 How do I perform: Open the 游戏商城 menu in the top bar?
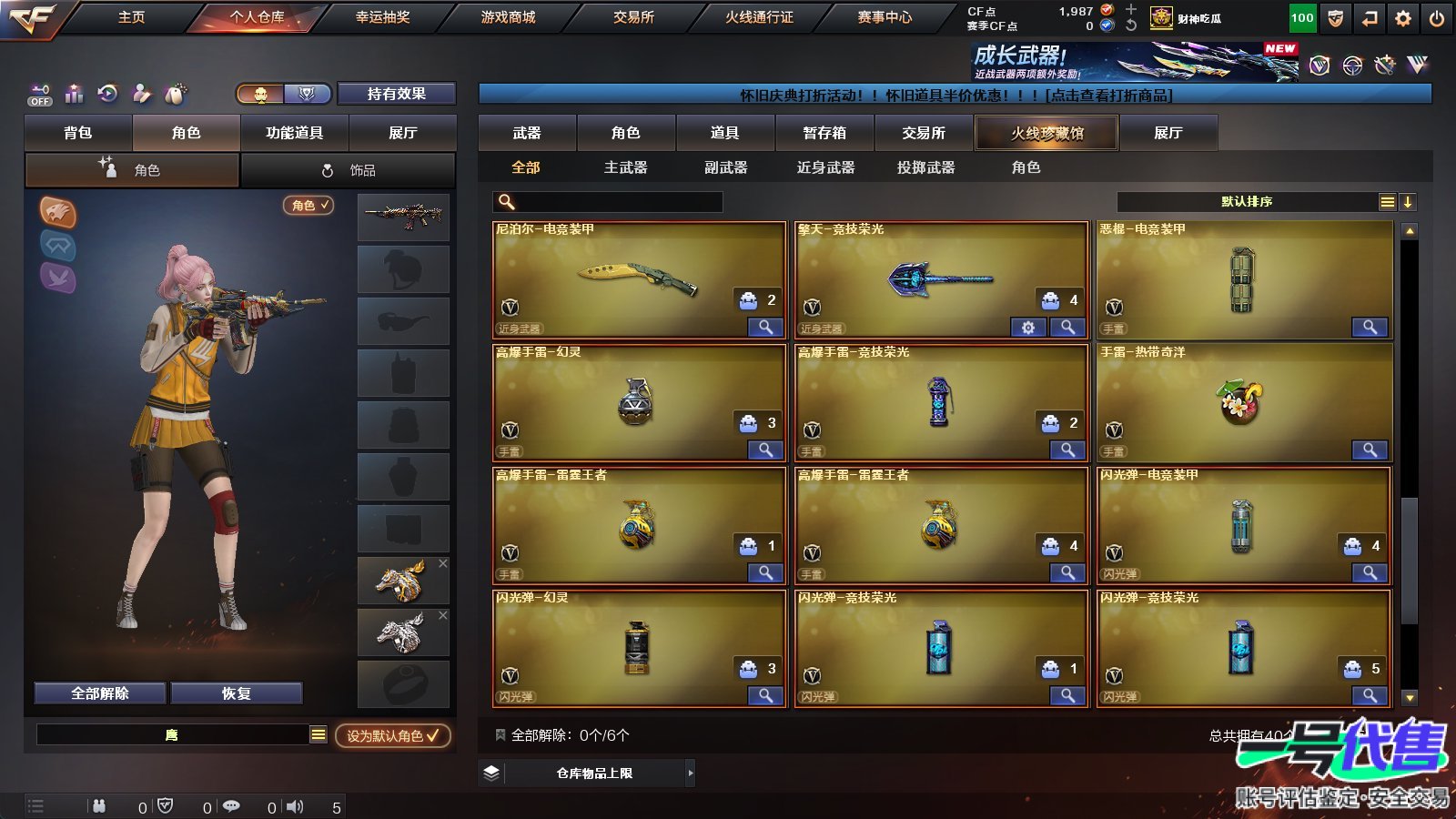point(505,16)
